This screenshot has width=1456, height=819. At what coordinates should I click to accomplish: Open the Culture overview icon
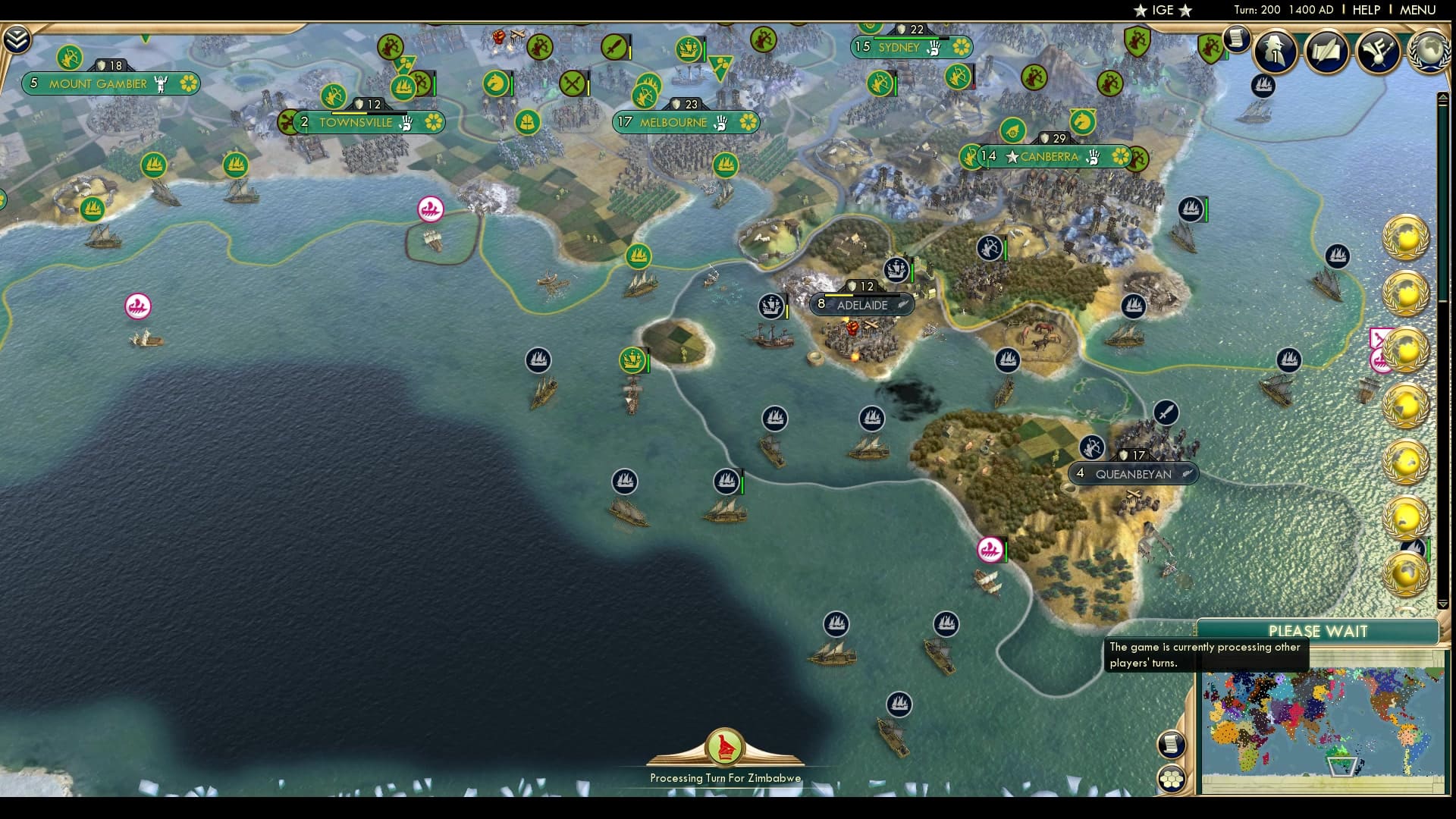point(1379,52)
